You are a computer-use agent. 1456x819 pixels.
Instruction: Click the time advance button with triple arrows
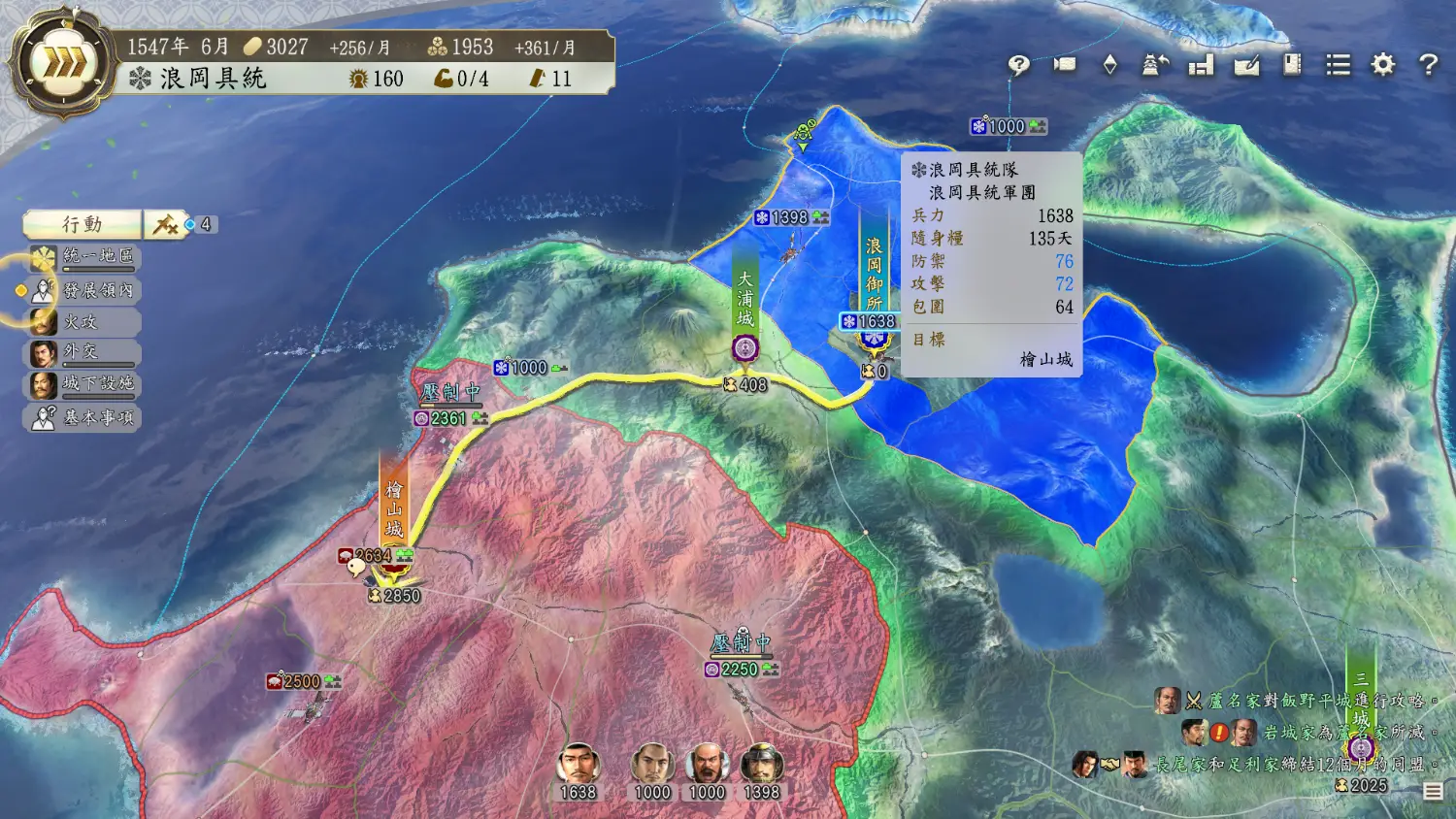pyautogui.click(x=63, y=64)
